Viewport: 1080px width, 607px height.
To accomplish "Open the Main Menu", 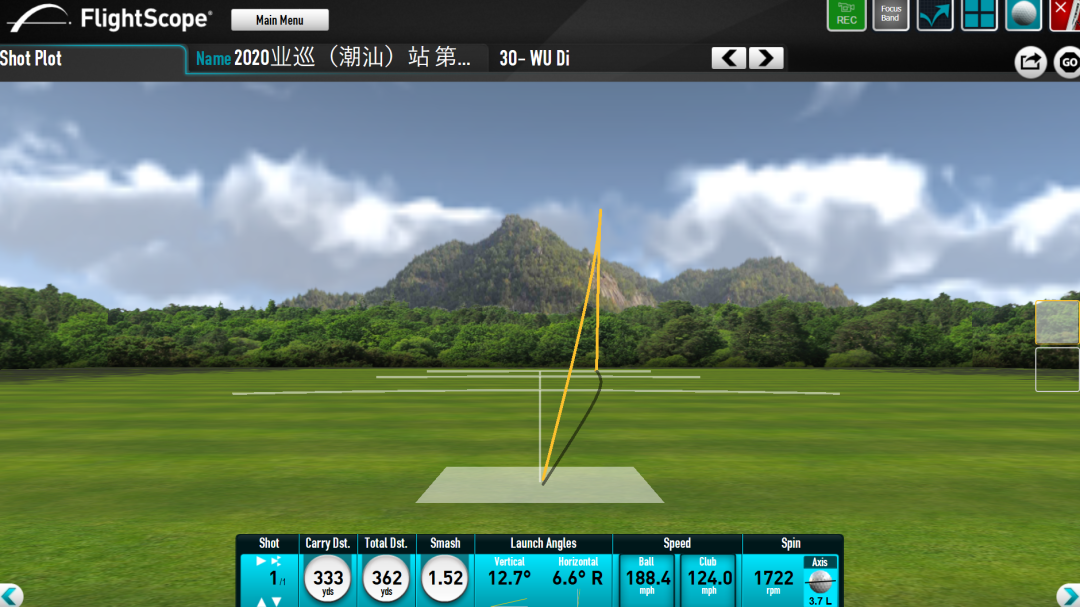I will [279, 20].
